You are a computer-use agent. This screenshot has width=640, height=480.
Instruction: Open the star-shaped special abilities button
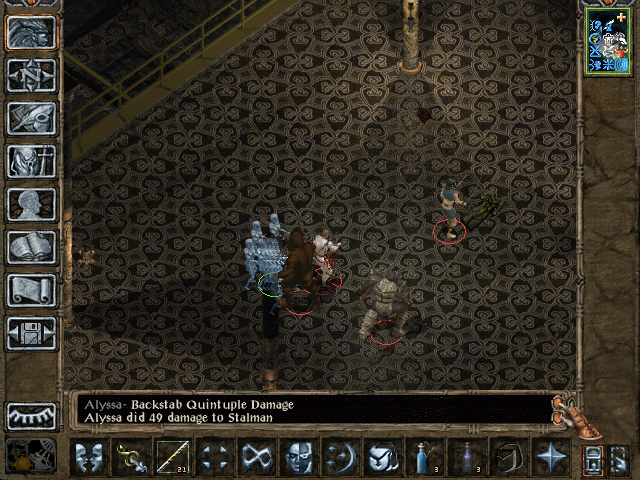pos(552,458)
